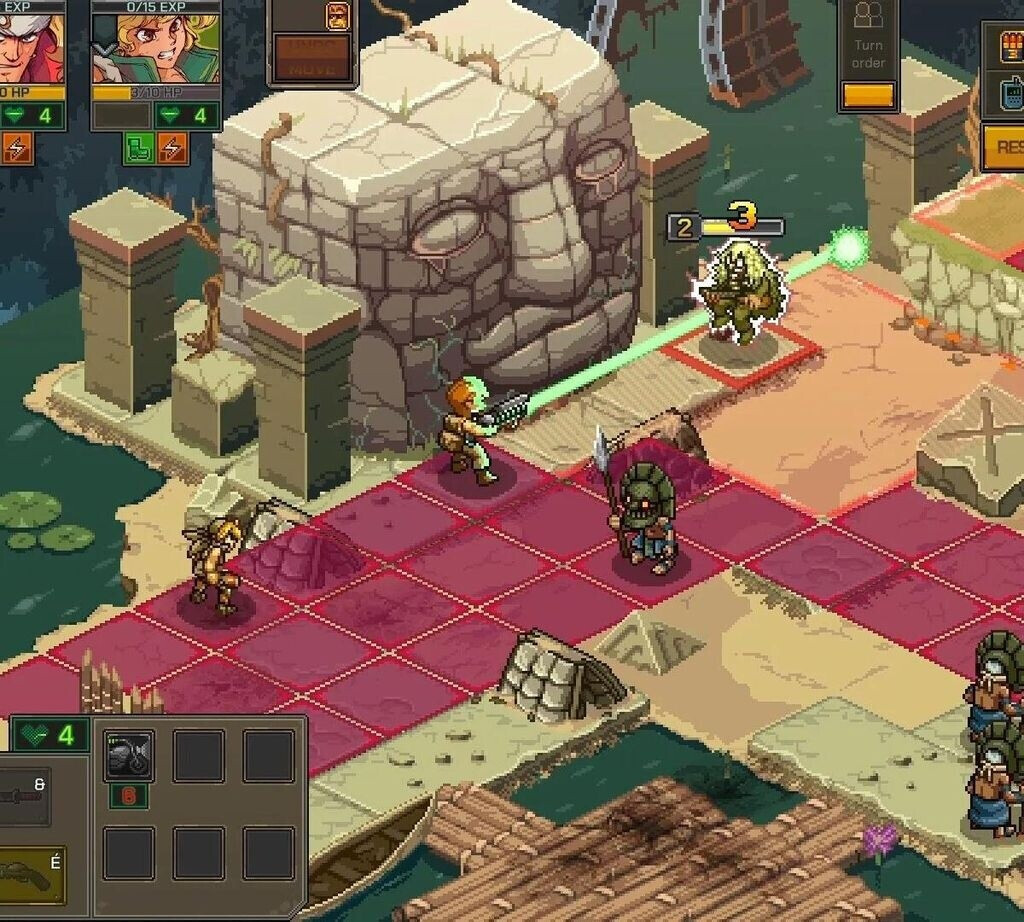Click the green boot movement icon

coord(138,148)
